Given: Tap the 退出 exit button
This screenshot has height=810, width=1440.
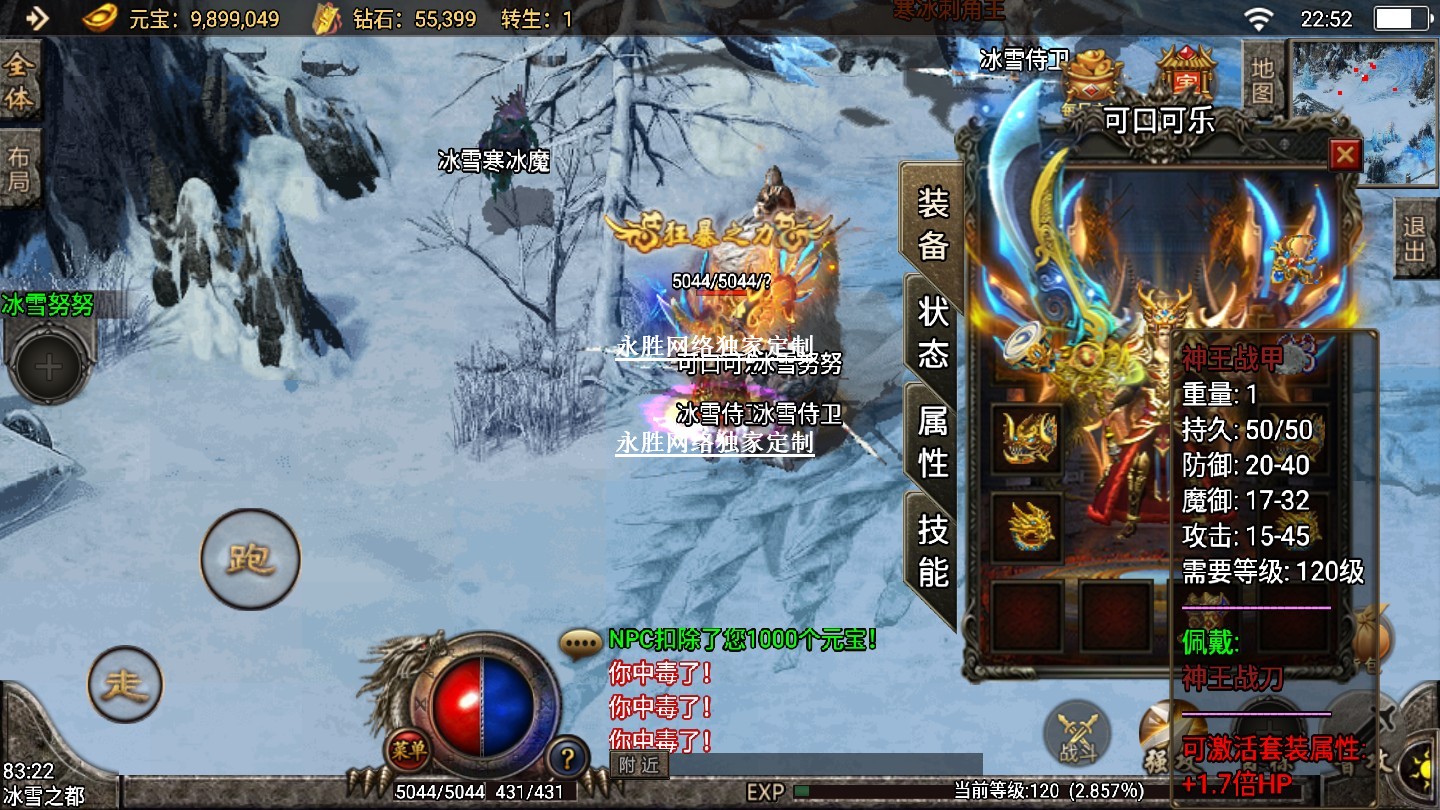Looking at the screenshot, I should pos(1414,239).
